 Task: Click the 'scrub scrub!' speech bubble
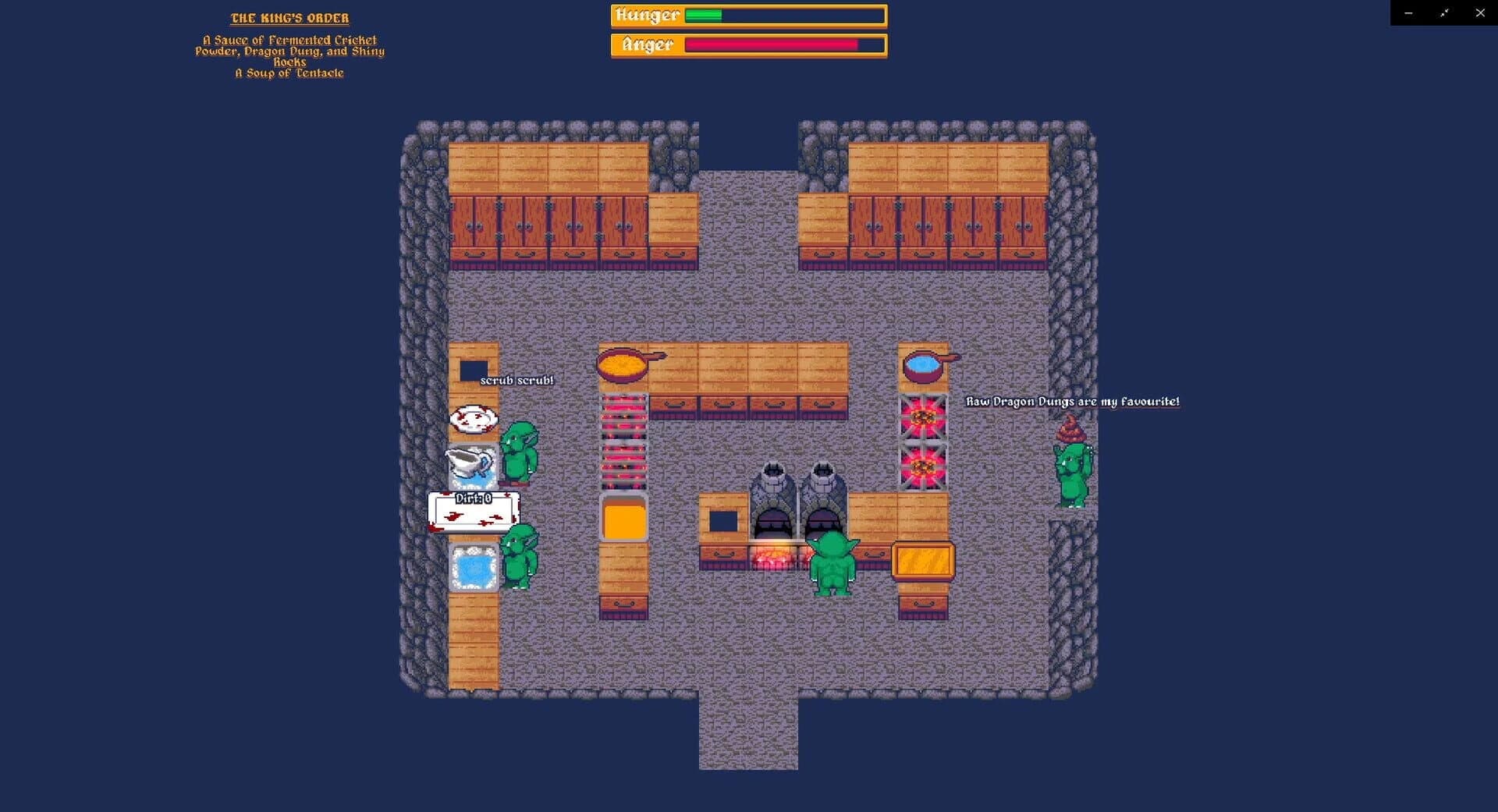(x=516, y=380)
